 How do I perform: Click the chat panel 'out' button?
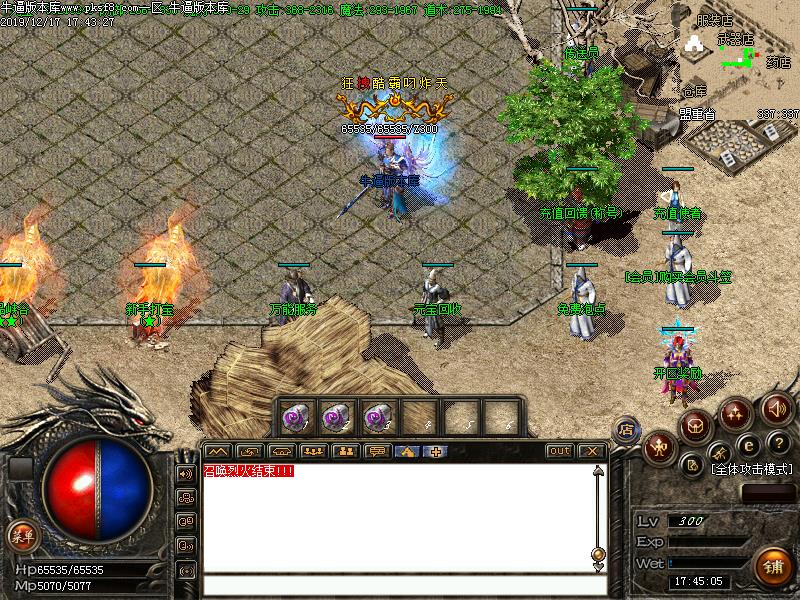(560, 451)
